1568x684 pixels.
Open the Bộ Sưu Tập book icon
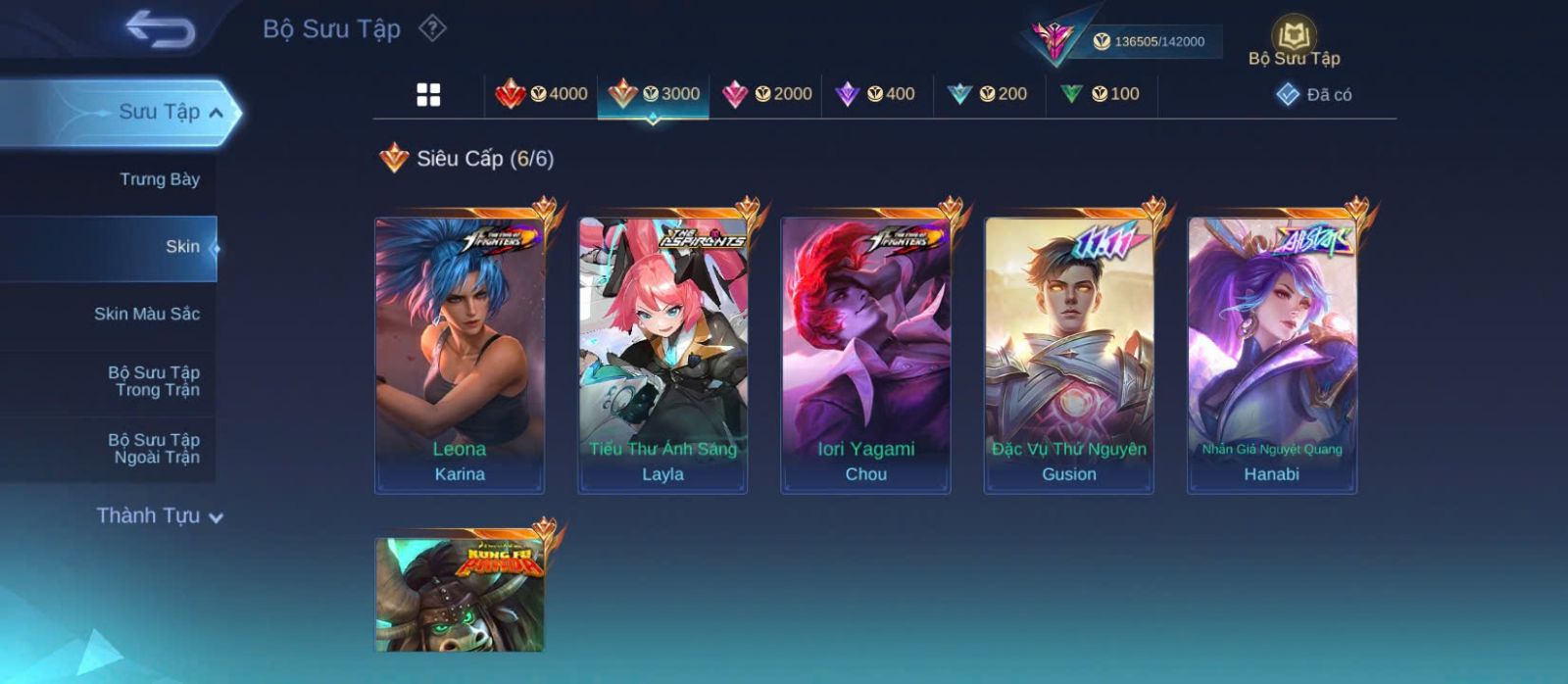point(1294,41)
